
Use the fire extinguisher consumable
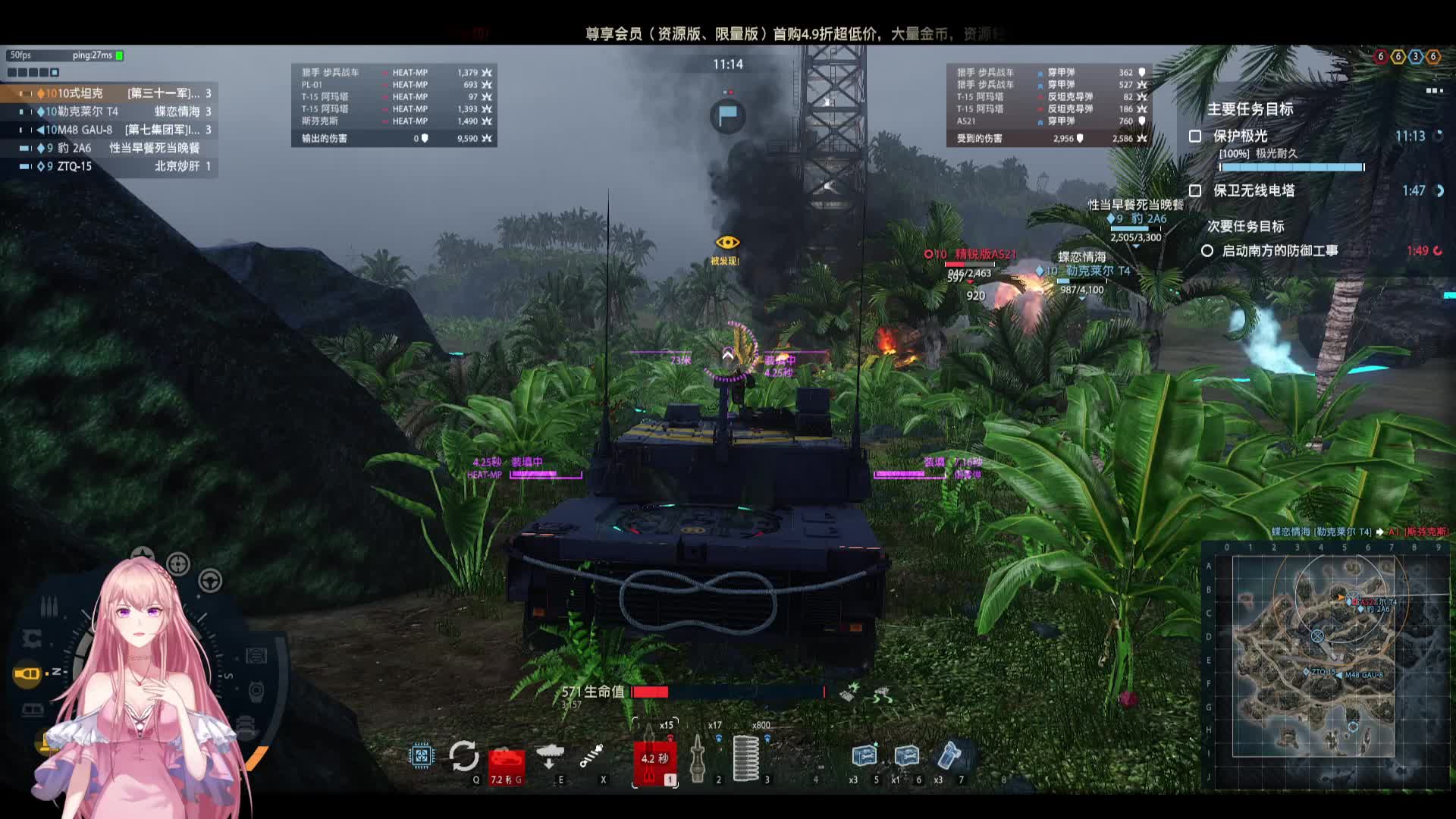[949, 756]
